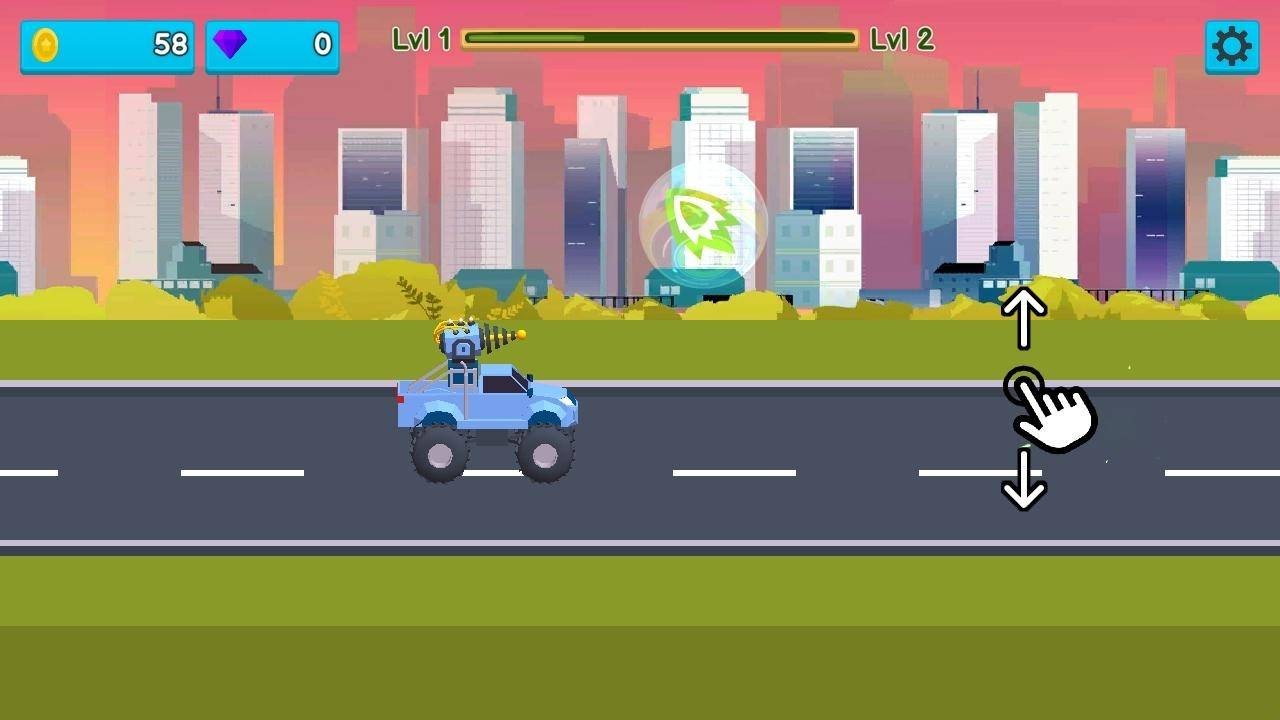Open the settings gear
Image resolution: width=1280 pixels, height=720 pixels.
pos(1232,45)
